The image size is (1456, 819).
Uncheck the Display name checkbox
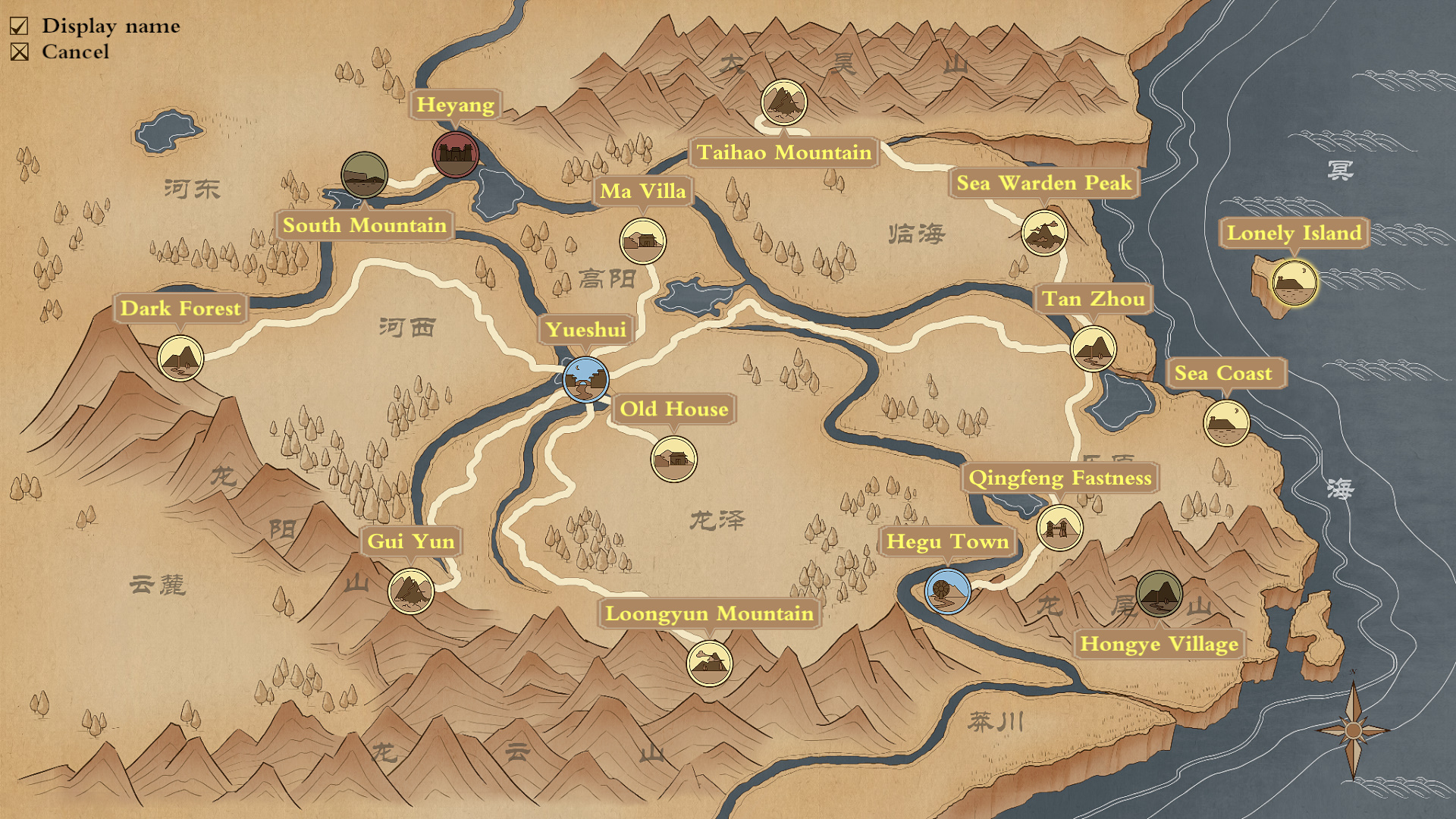point(18,25)
